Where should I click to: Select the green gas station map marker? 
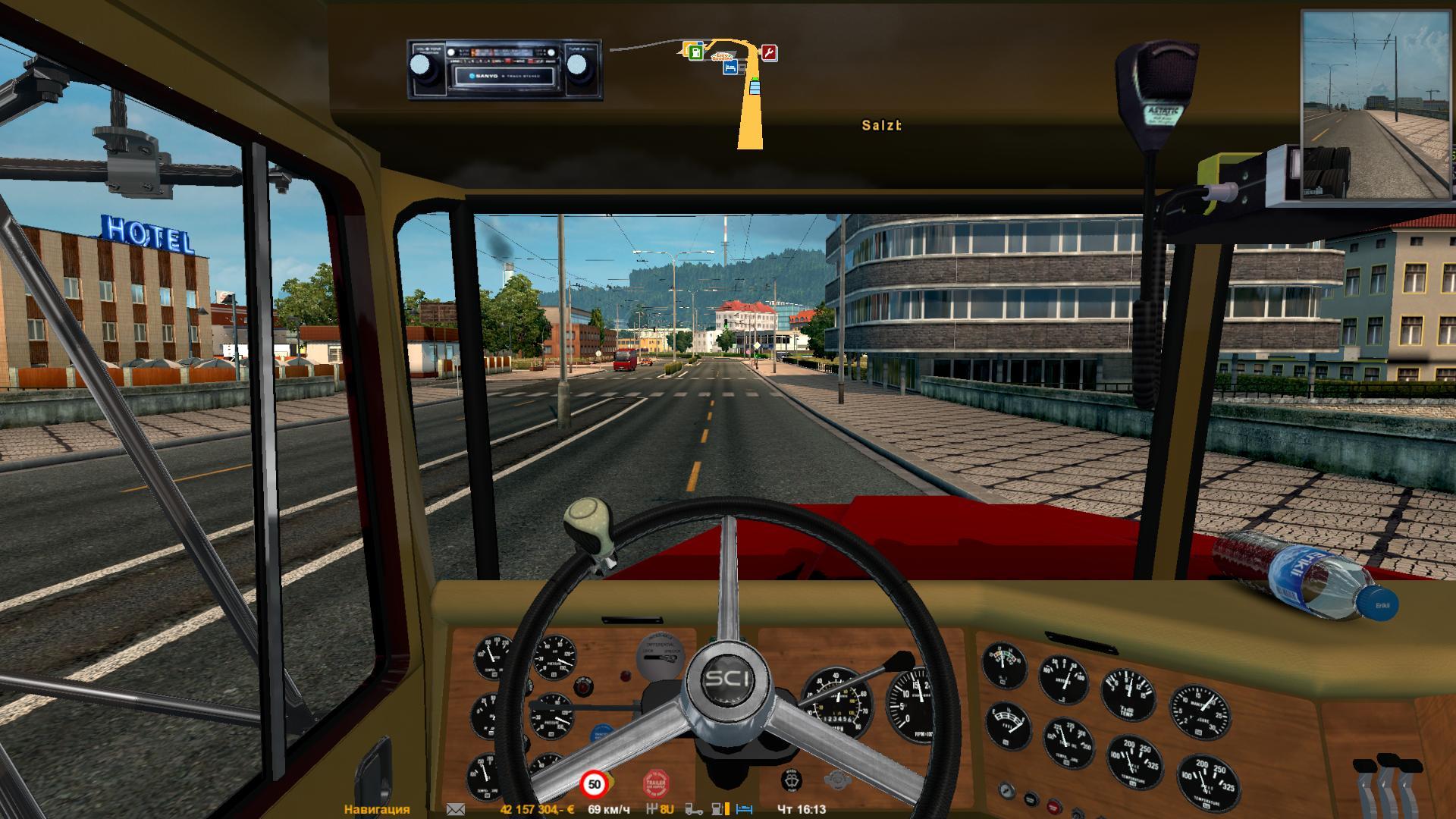coord(696,52)
